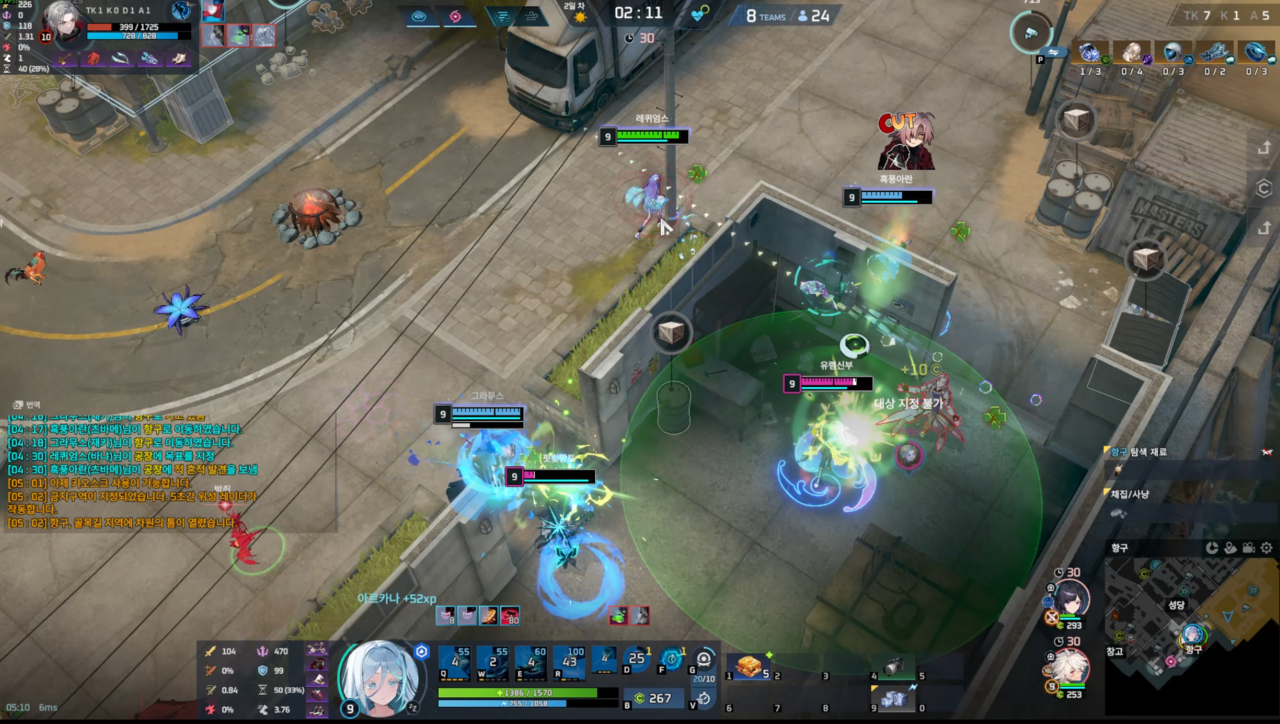The height and width of the screenshot is (724, 1280).
Task: Select the blue crystal target item showing 1/3
Action: tap(1089, 53)
